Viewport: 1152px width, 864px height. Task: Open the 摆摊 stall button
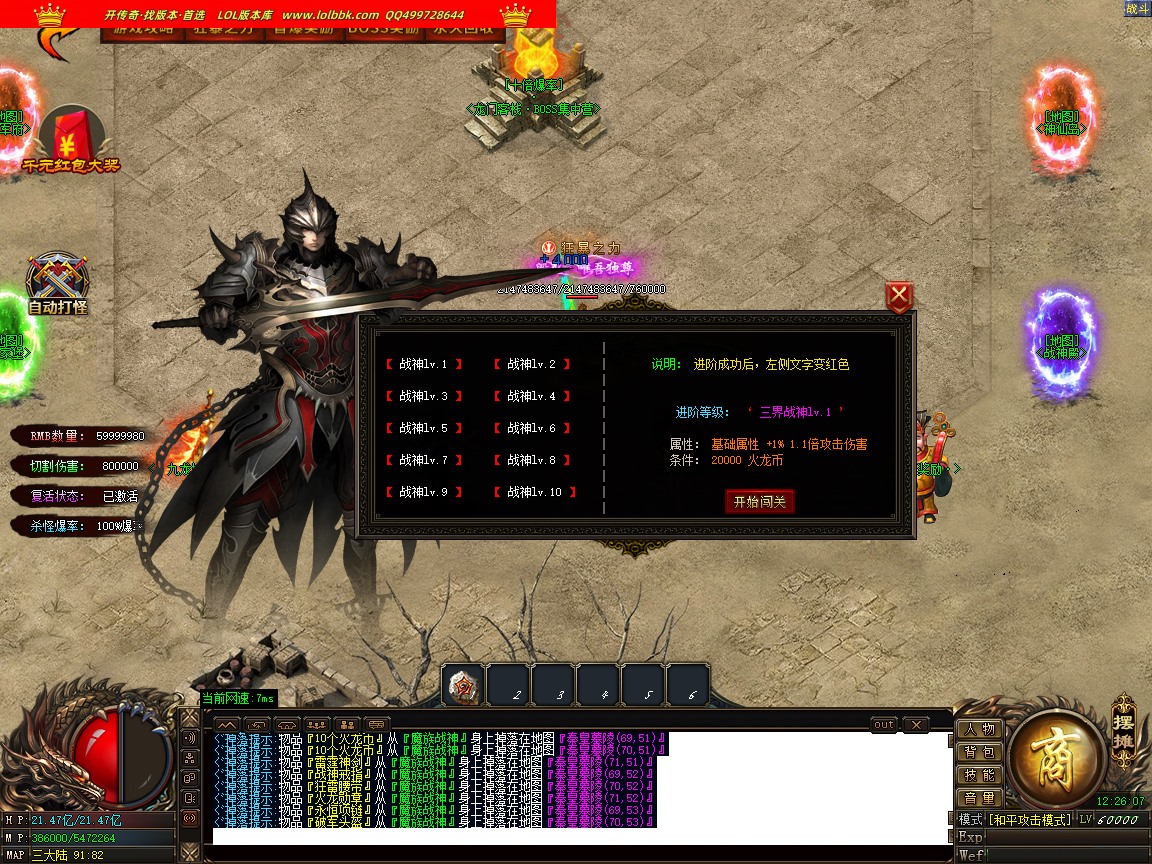[1124, 728]
